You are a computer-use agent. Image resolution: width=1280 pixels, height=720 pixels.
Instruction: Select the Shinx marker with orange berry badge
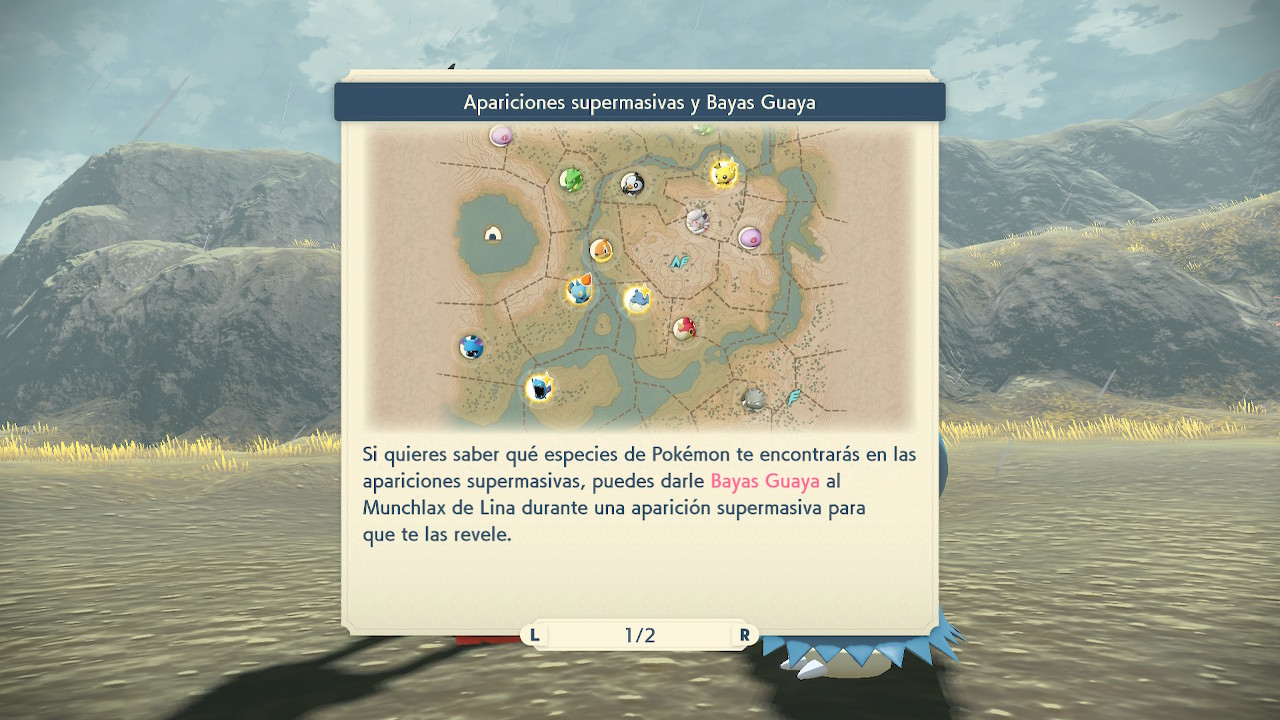pos(579,291)
